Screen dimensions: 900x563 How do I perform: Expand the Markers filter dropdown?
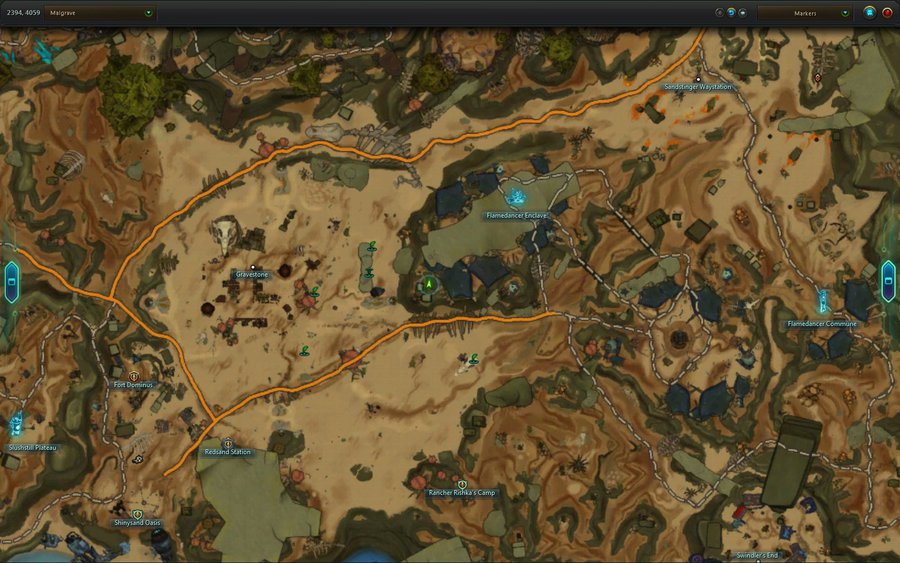(x=845, y=13)
